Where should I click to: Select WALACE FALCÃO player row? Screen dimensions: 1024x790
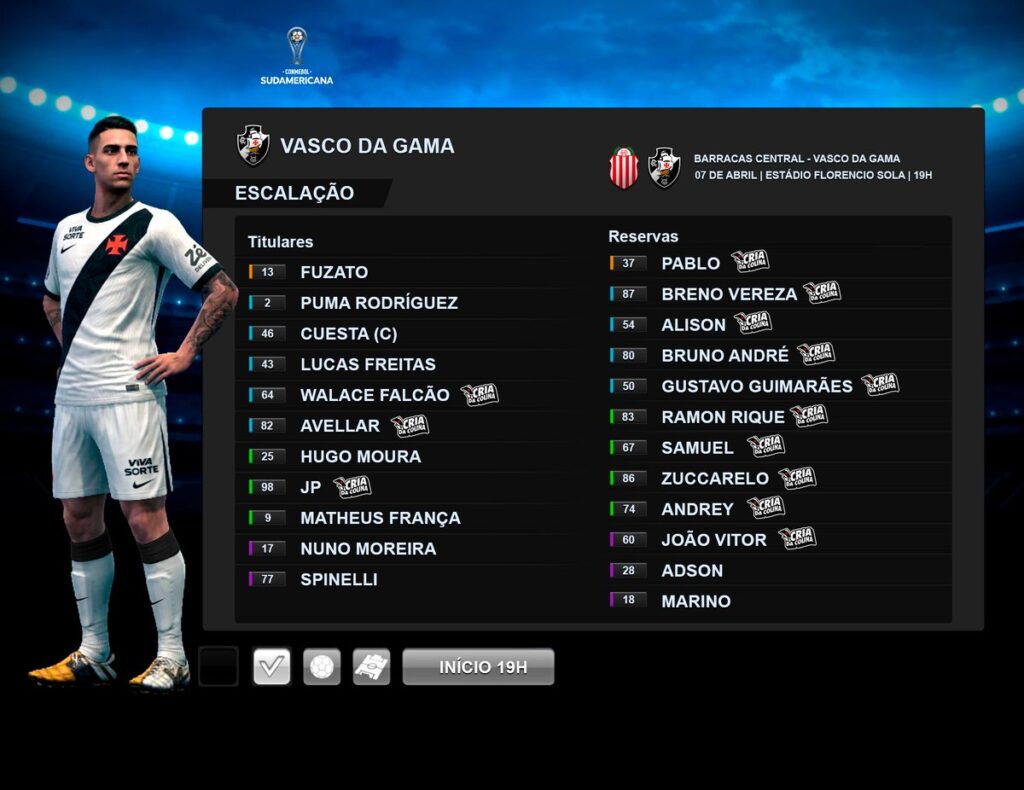pos(376,395)
